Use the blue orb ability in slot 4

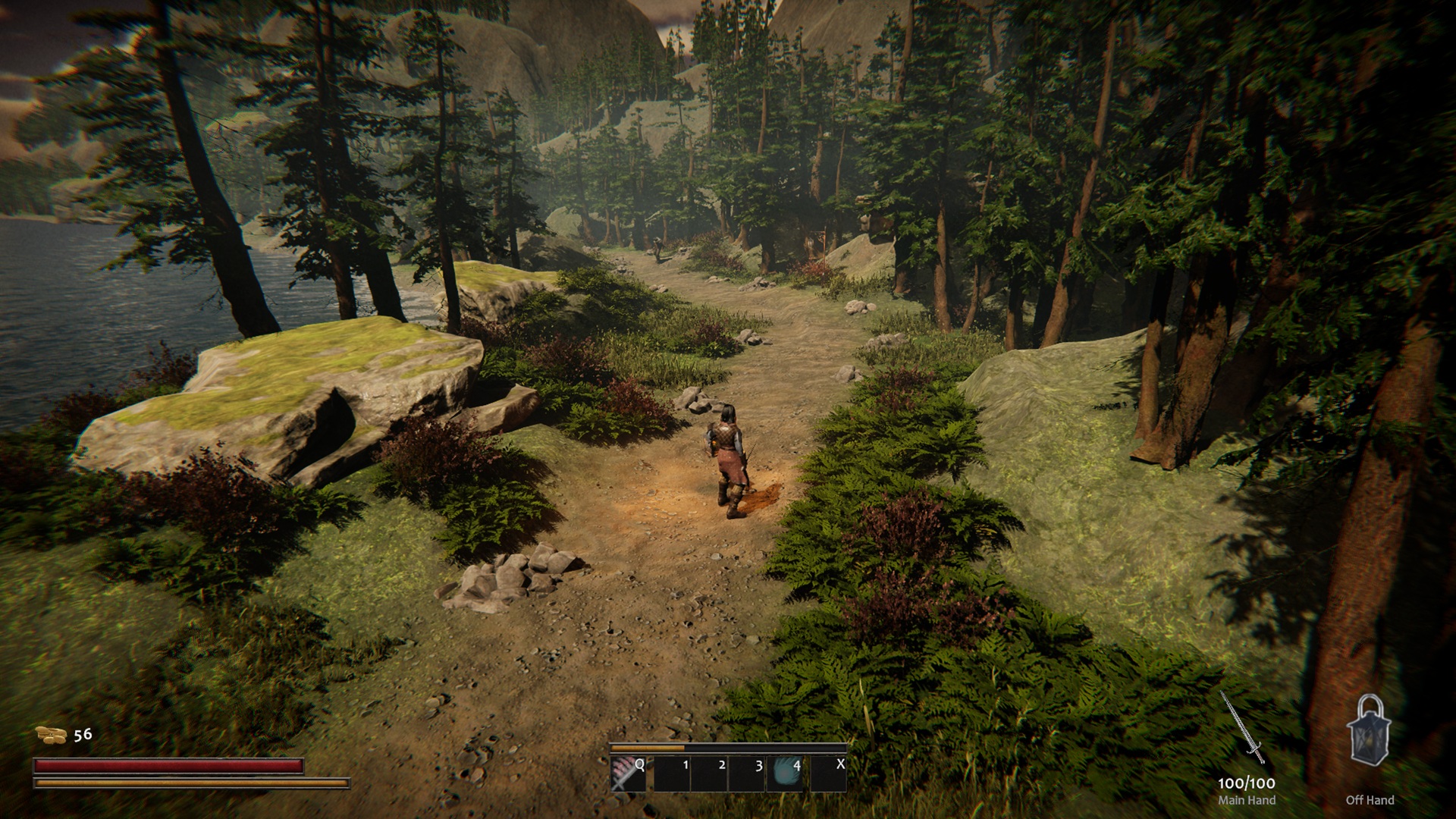point(786,773)
